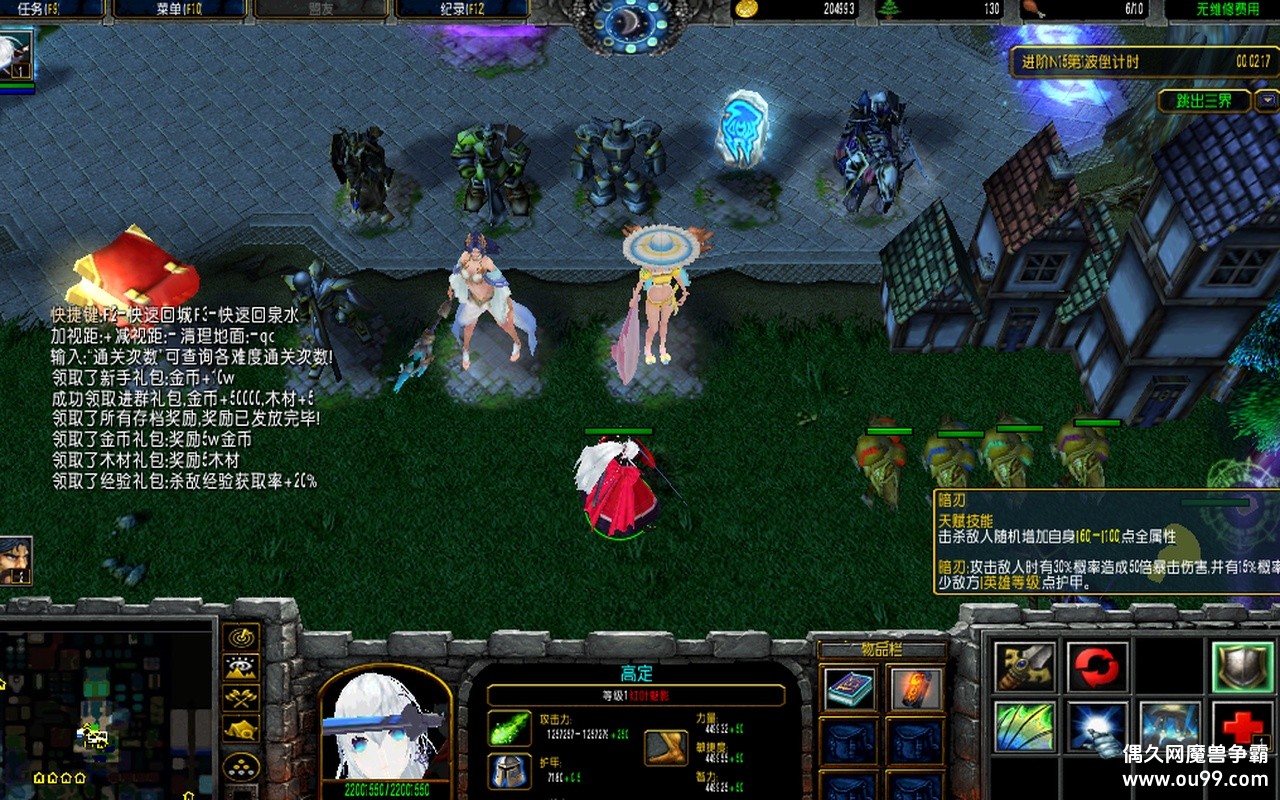
Task: Activate the red cross healing ability
Action: (1240, 725)
